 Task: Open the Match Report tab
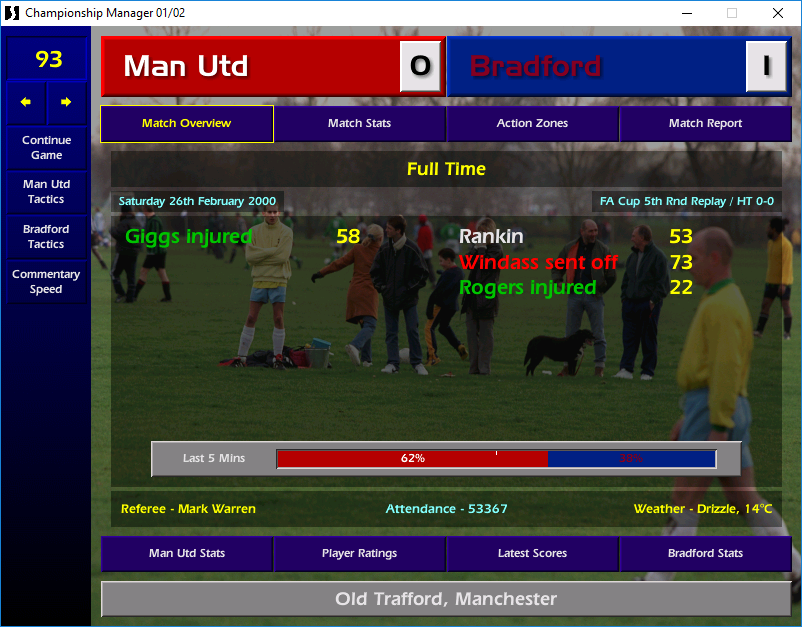[705, 124]
